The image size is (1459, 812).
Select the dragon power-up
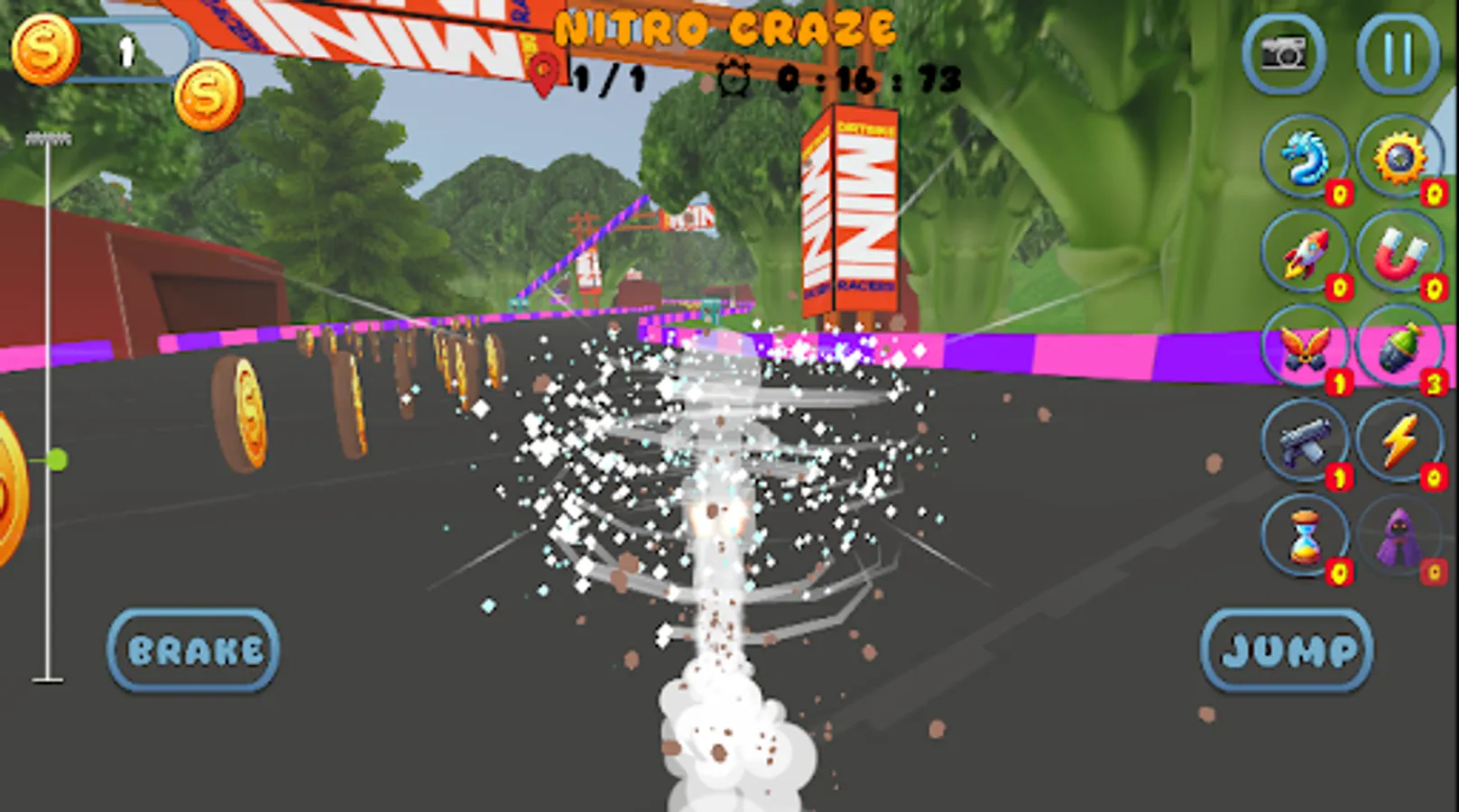(x=1302, y=158)
